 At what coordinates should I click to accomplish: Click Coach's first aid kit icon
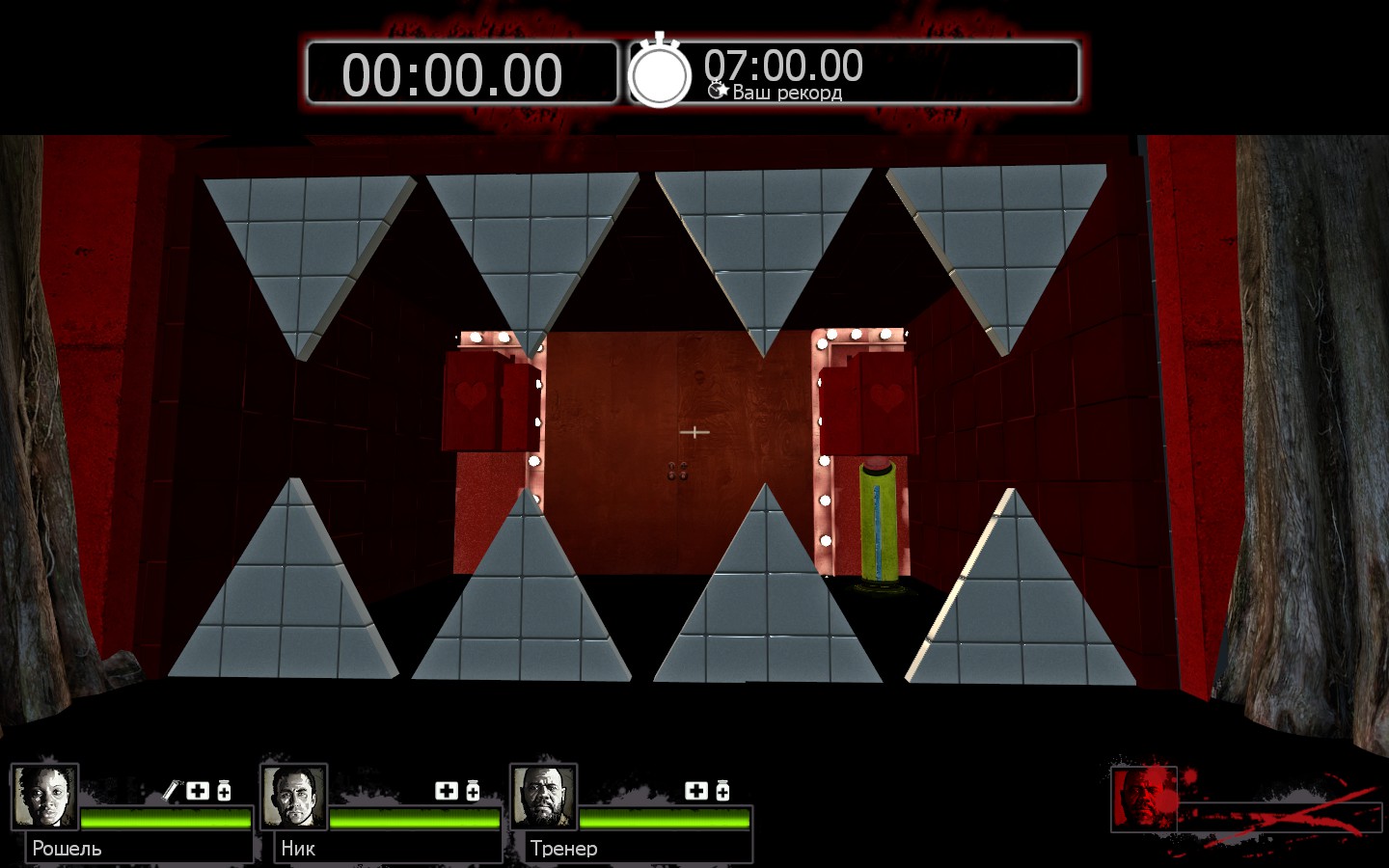click(x=696, y=791)
